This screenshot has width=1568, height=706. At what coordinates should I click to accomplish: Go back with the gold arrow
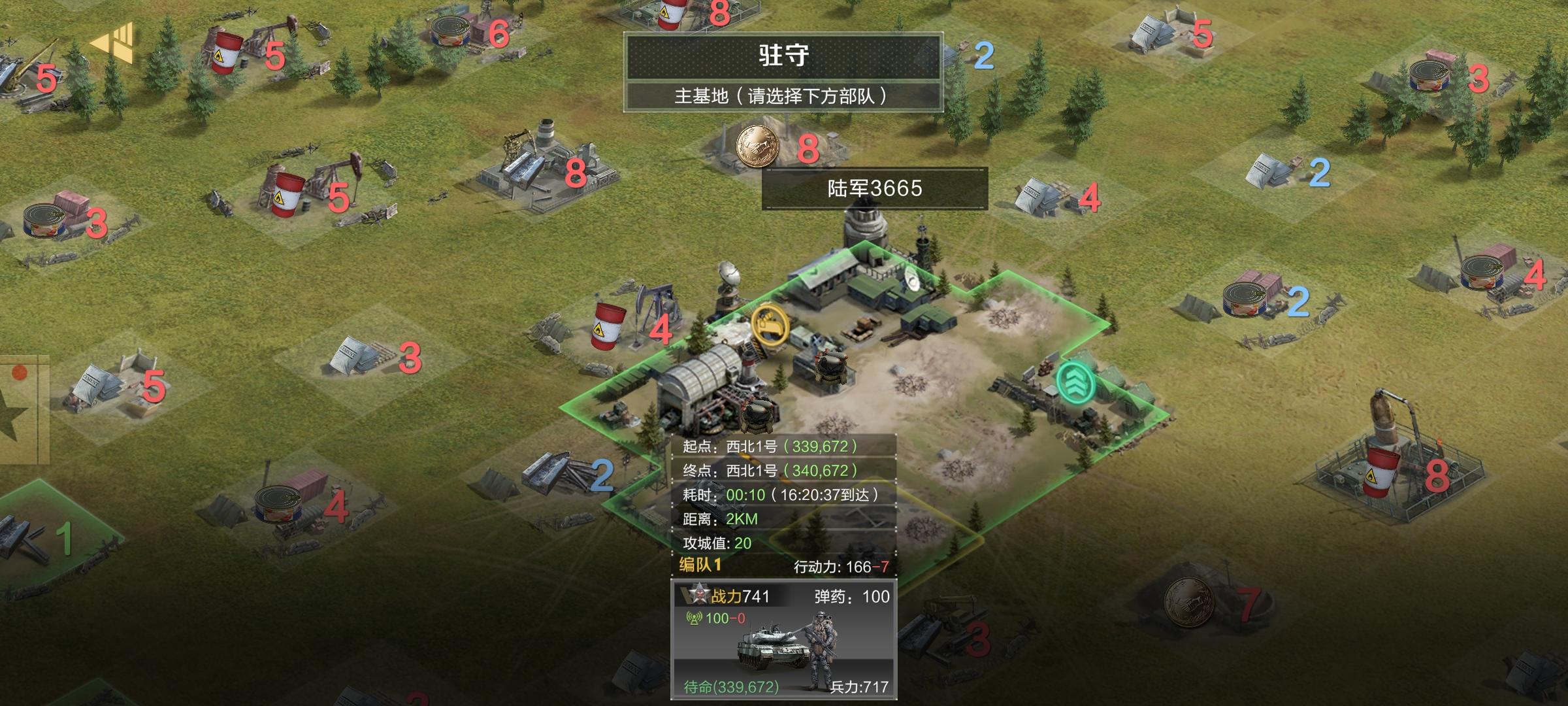[112, 43]
